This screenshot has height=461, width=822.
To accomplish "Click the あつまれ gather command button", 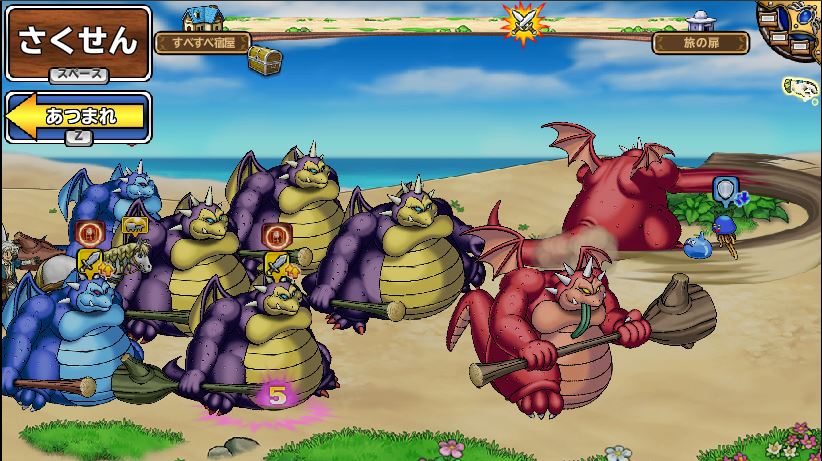I will pyautogui.click(x=78, y=117).
